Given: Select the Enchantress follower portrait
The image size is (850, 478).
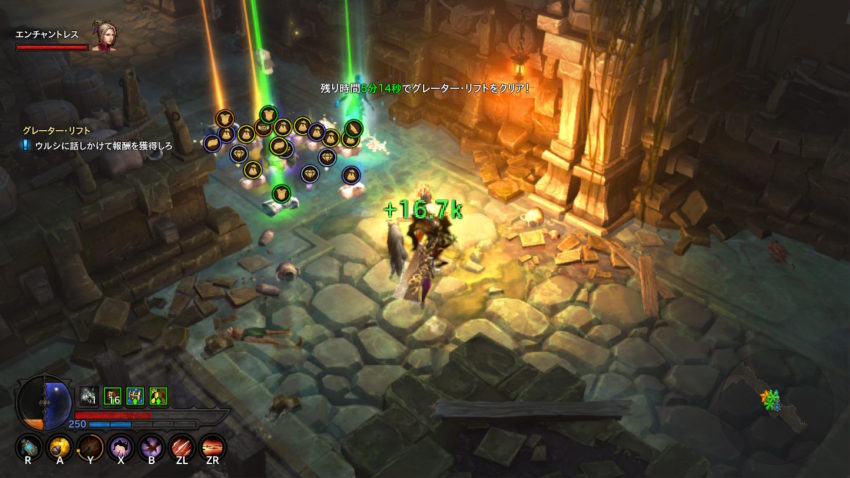Looking at the screenshot, I should (104, 37).
